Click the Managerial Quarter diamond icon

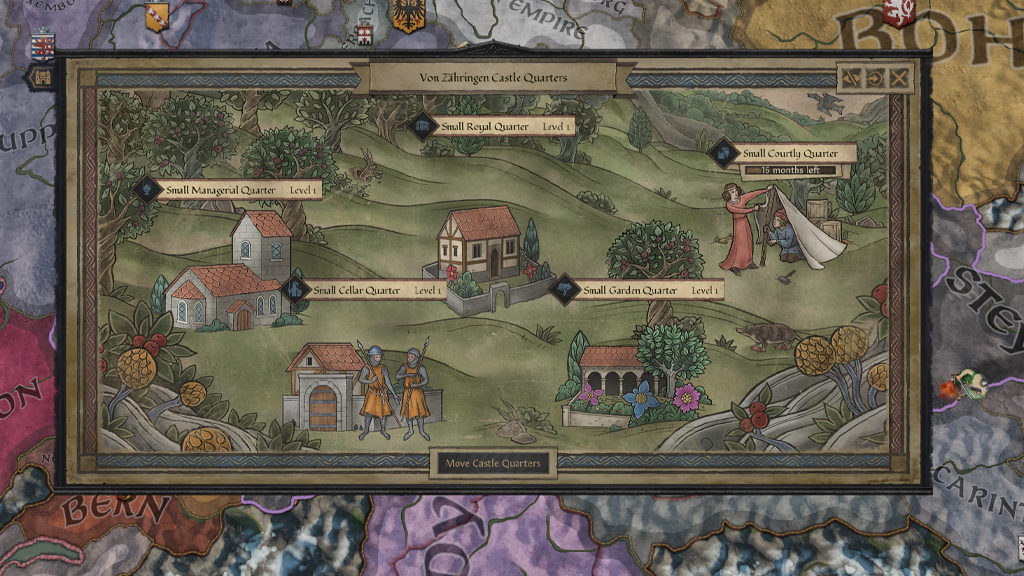pyautogui.click(x=146, y=189)
